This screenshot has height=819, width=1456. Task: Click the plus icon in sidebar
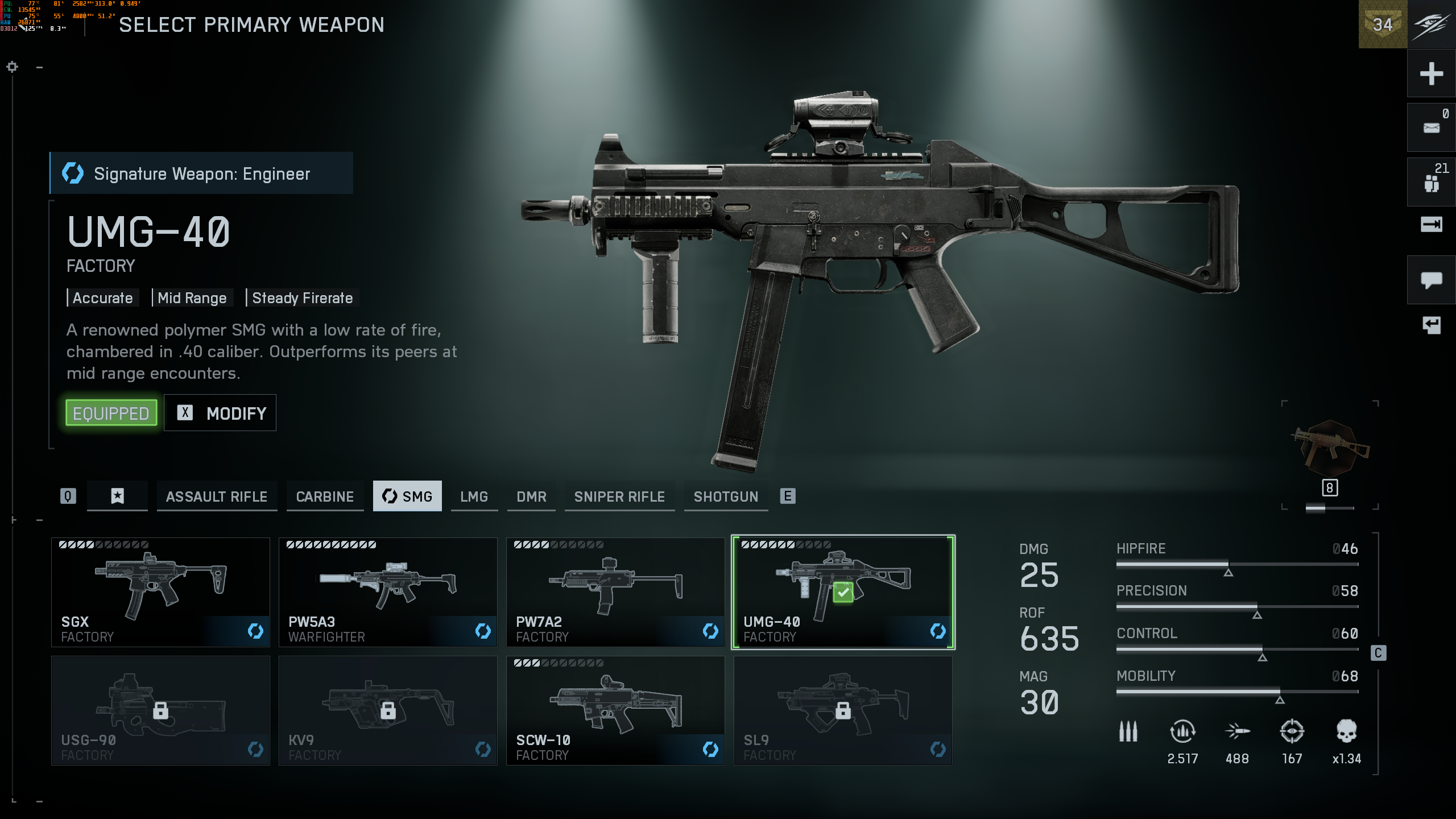coord(1431,74)
